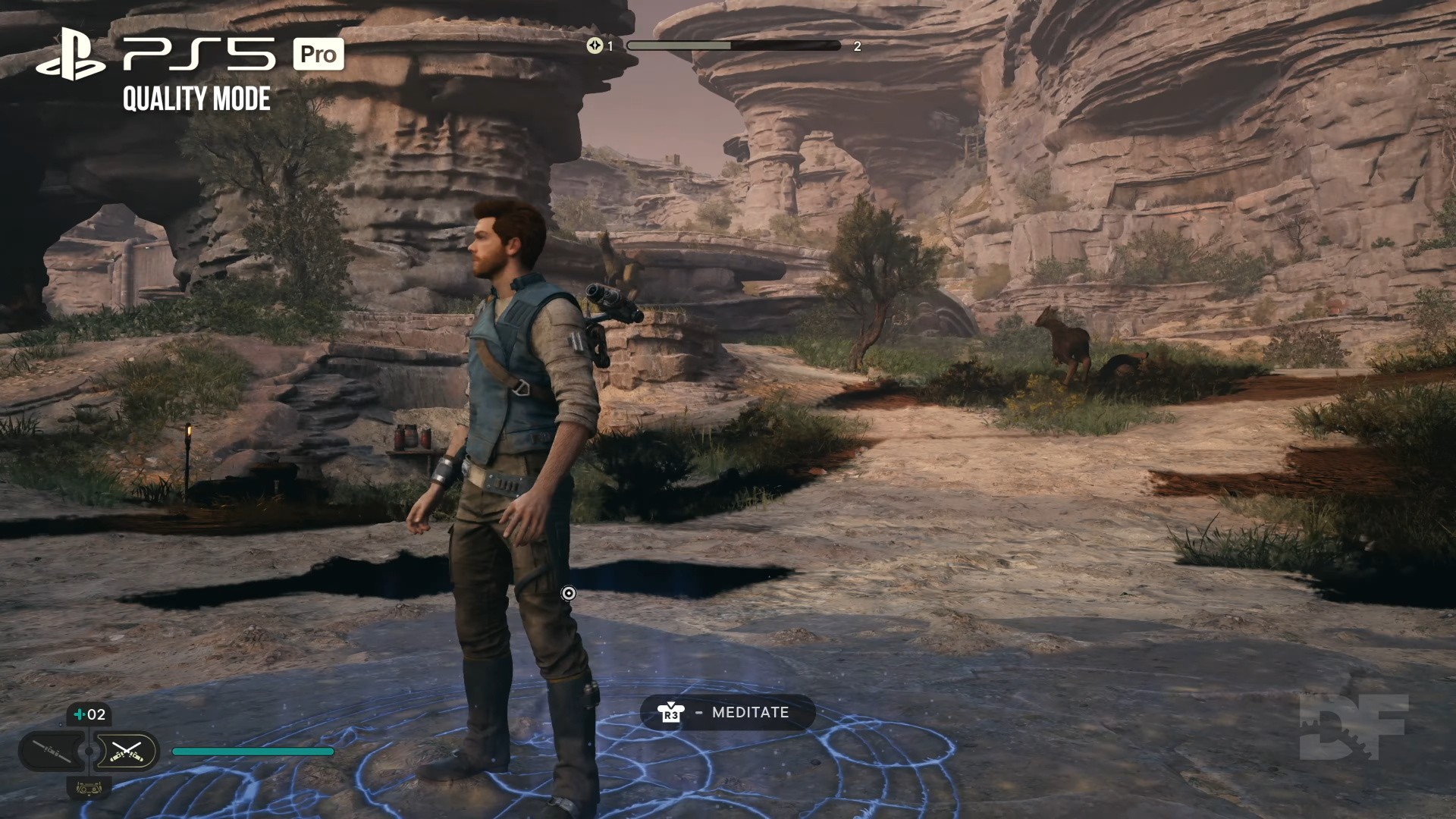The height and width of the screenshot is (819, 1456).
Task: Click the DF watermark logo
Action: 1353,726
